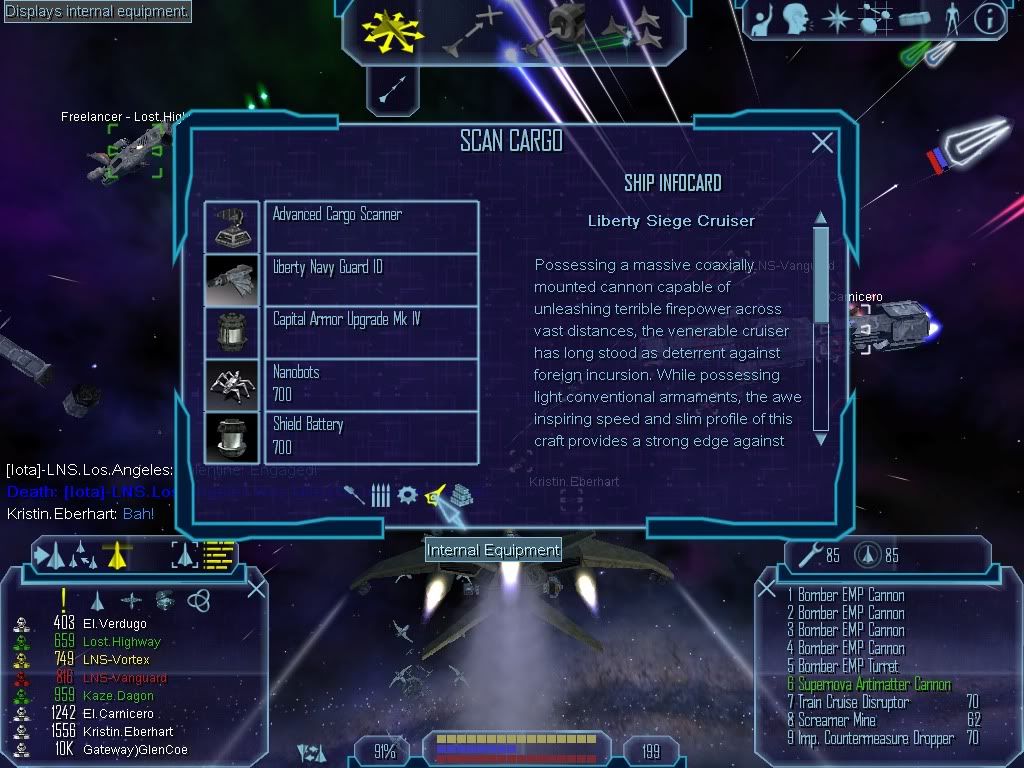Show the ammunition filter in Scan Cargo
Screen dimensions: 1024x768
[380, 495]
